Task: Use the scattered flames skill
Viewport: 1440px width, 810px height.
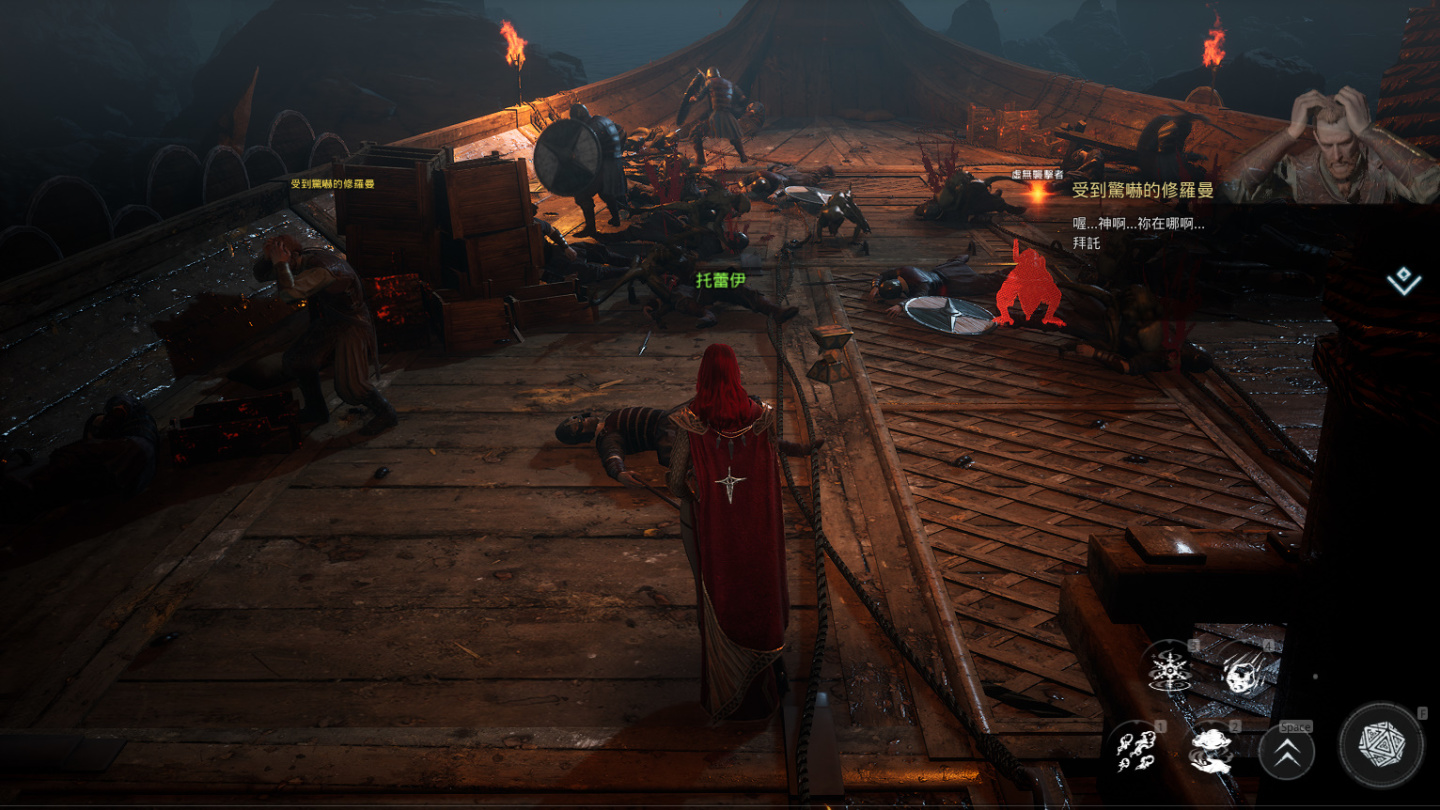Action: (1135, 749)
